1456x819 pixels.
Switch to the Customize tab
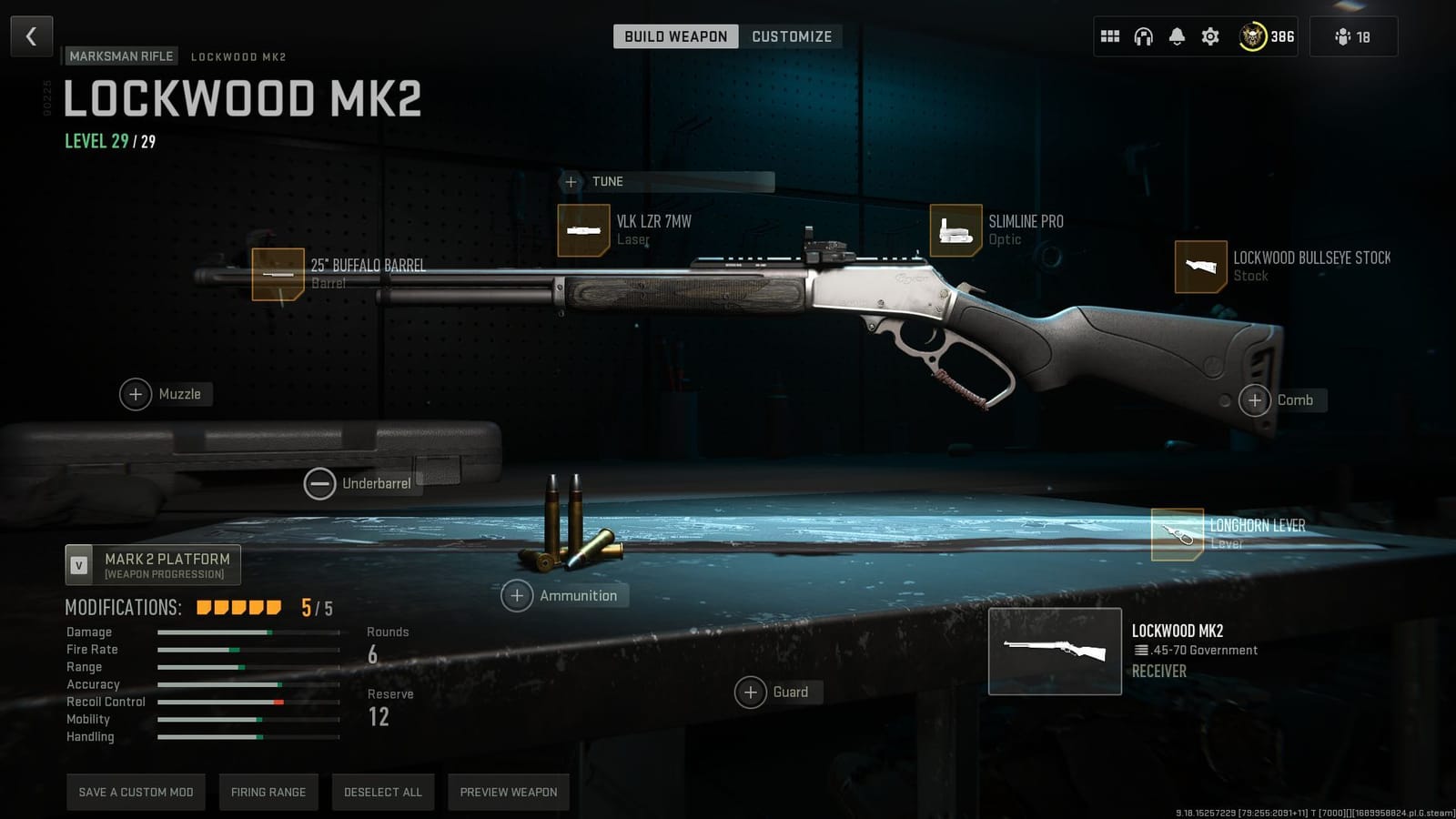[x=791, y=36]
